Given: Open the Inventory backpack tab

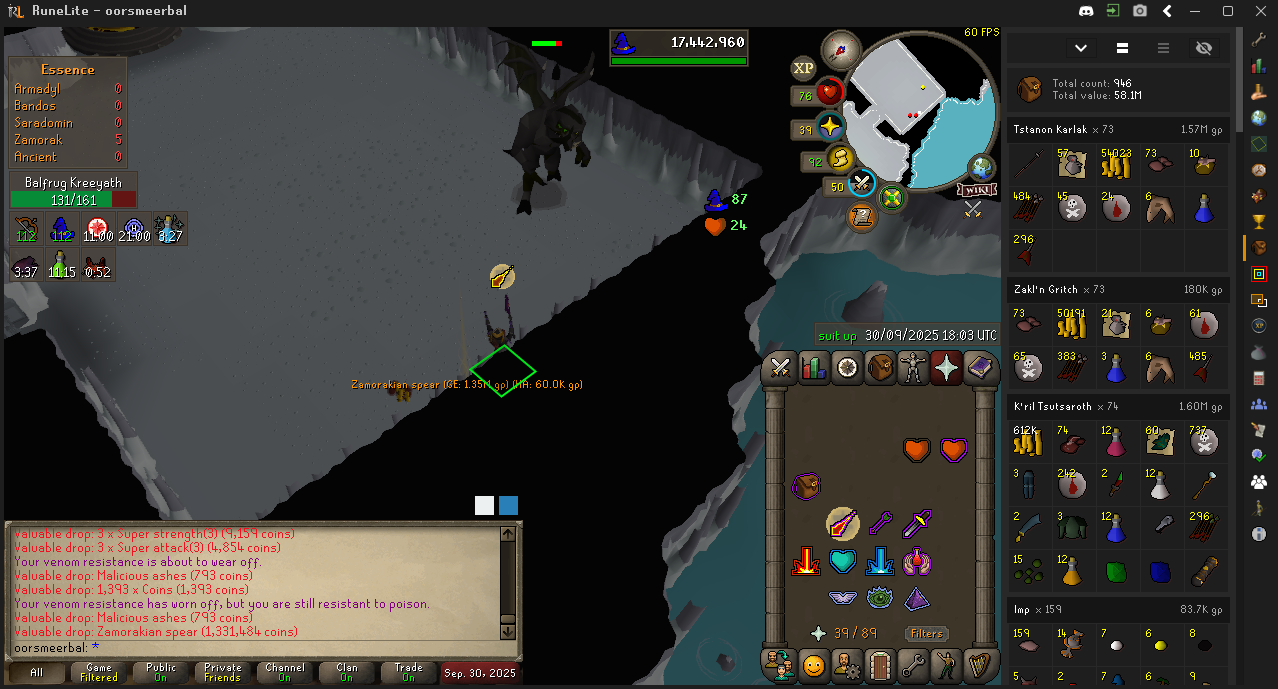Looking at the screenshot, I should [x=880, y=369].
